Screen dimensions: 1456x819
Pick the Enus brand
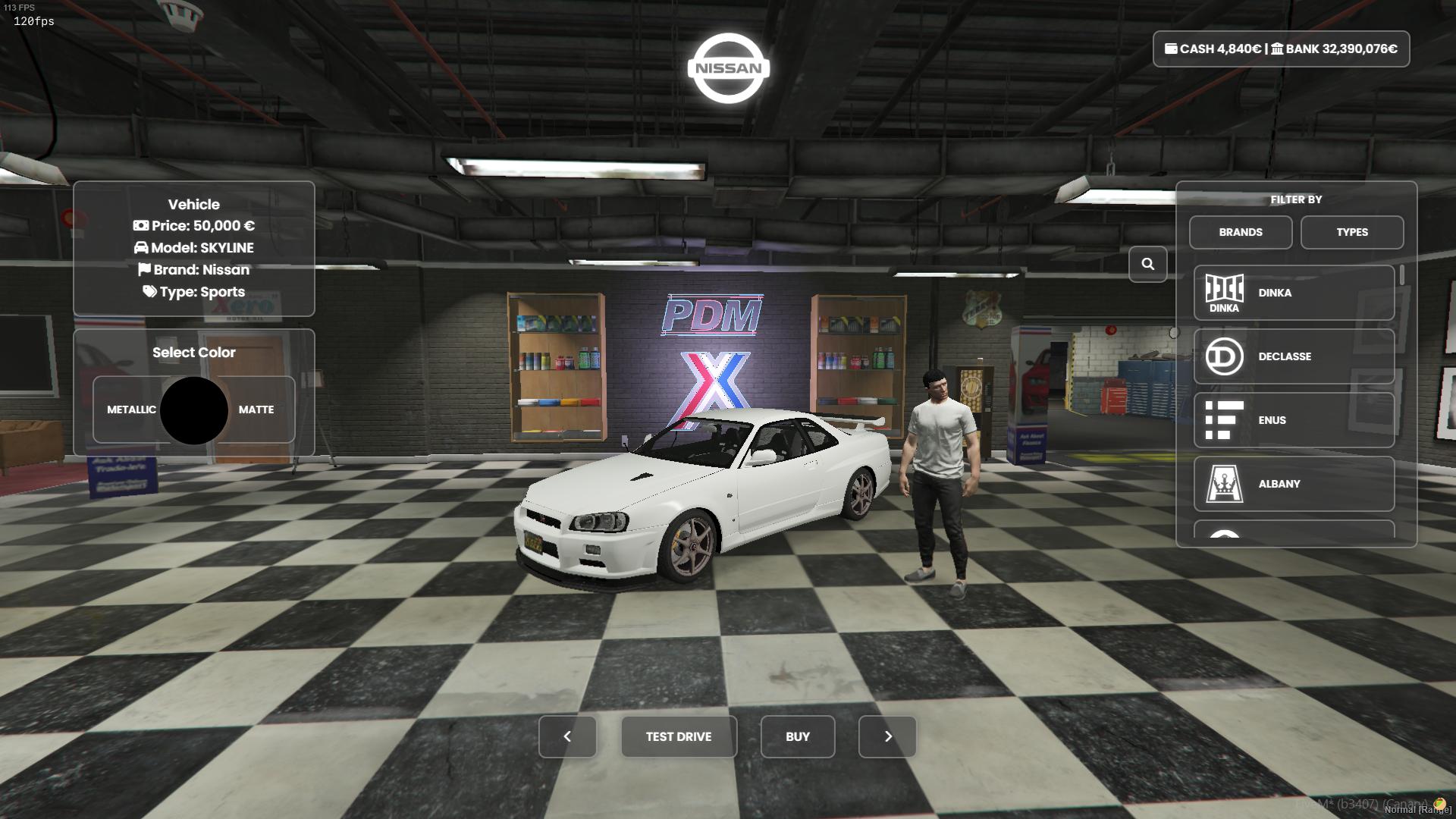coord(1293,420)
